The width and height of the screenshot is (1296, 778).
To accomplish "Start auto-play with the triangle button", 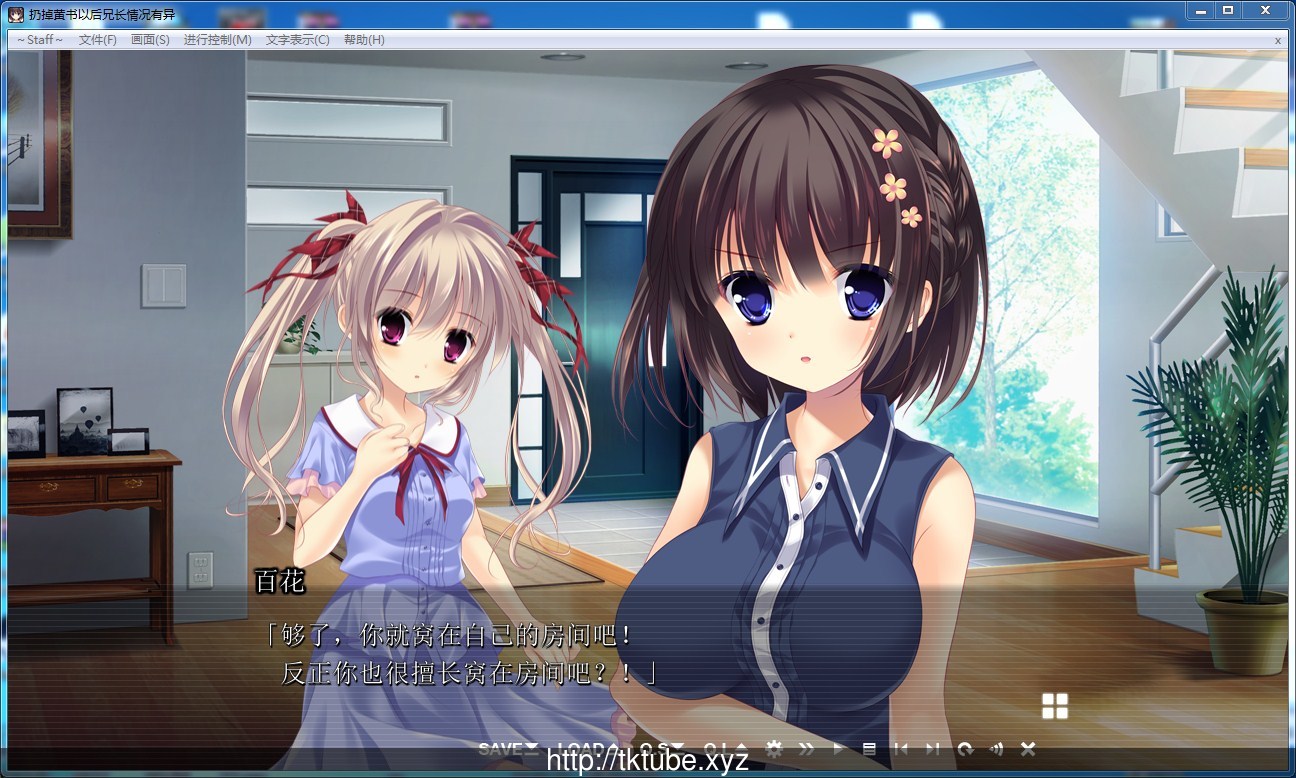I will point(838,749).
